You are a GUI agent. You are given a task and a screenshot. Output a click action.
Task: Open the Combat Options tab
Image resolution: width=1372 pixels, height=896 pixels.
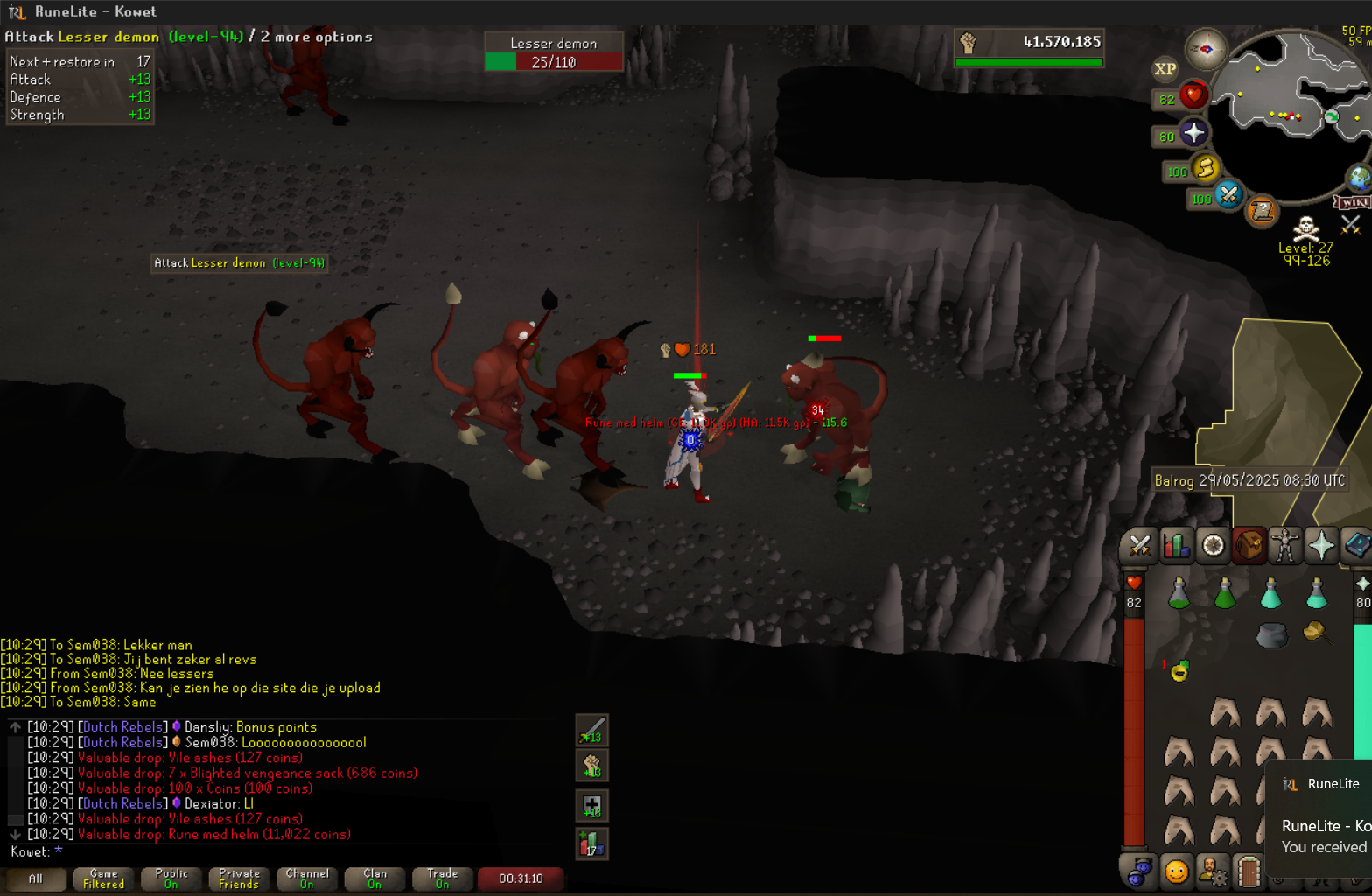coord(1138,546)
